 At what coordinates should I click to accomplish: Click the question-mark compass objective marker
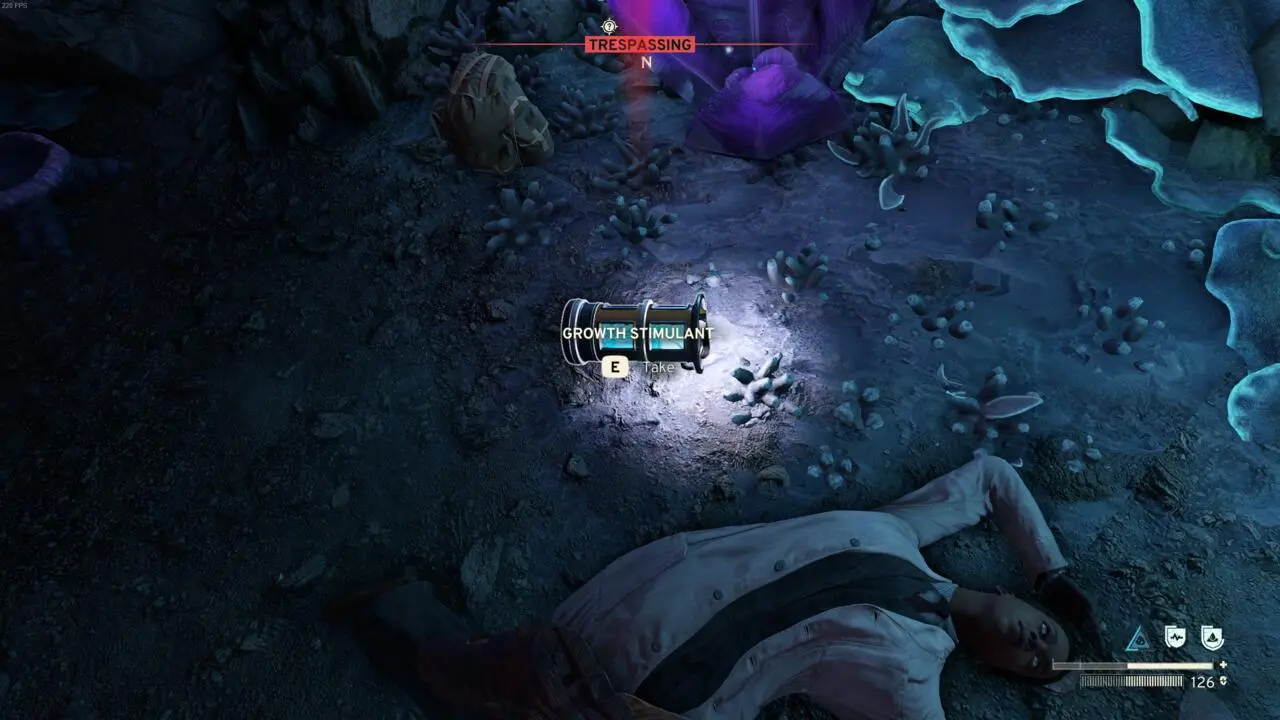tap(610, 26)
